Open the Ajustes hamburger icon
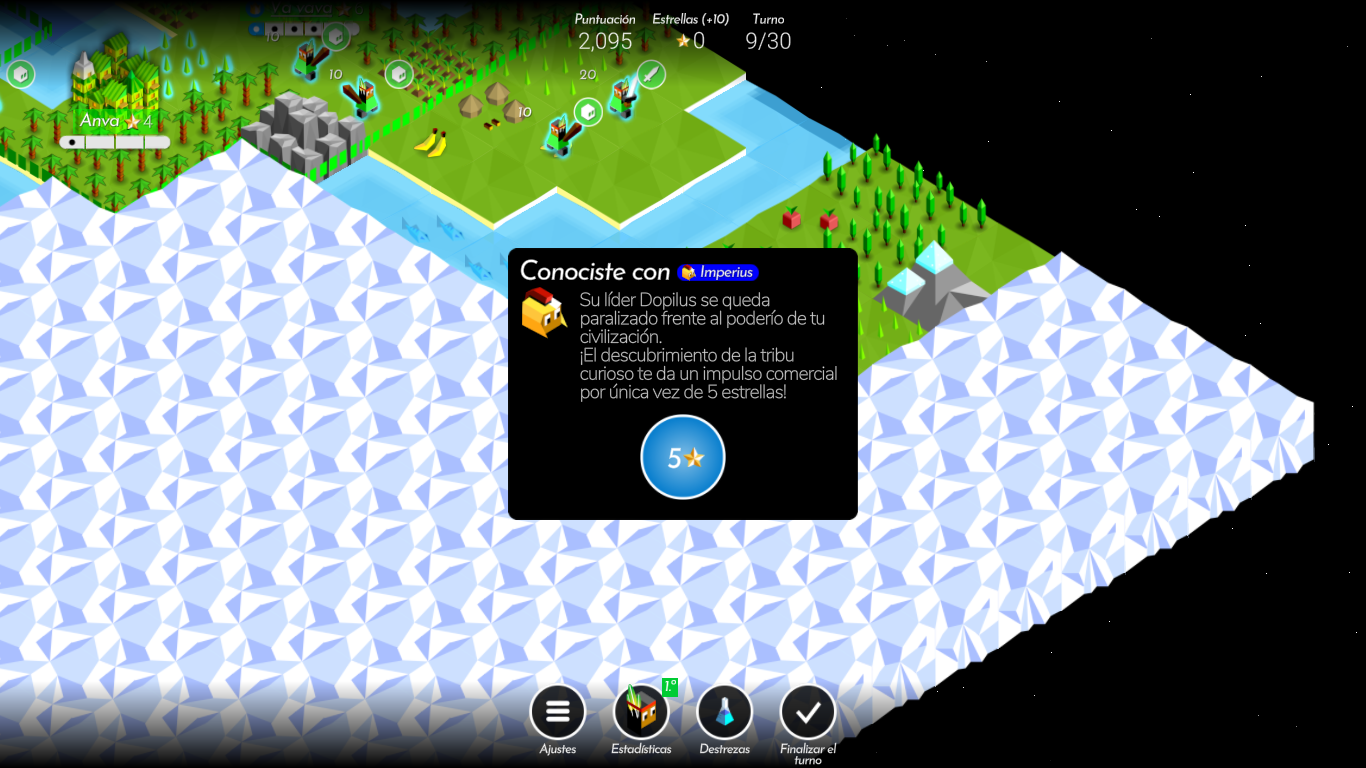Image resolution: width=1366 pixels, height=768 pixels. tap(557, 711)
